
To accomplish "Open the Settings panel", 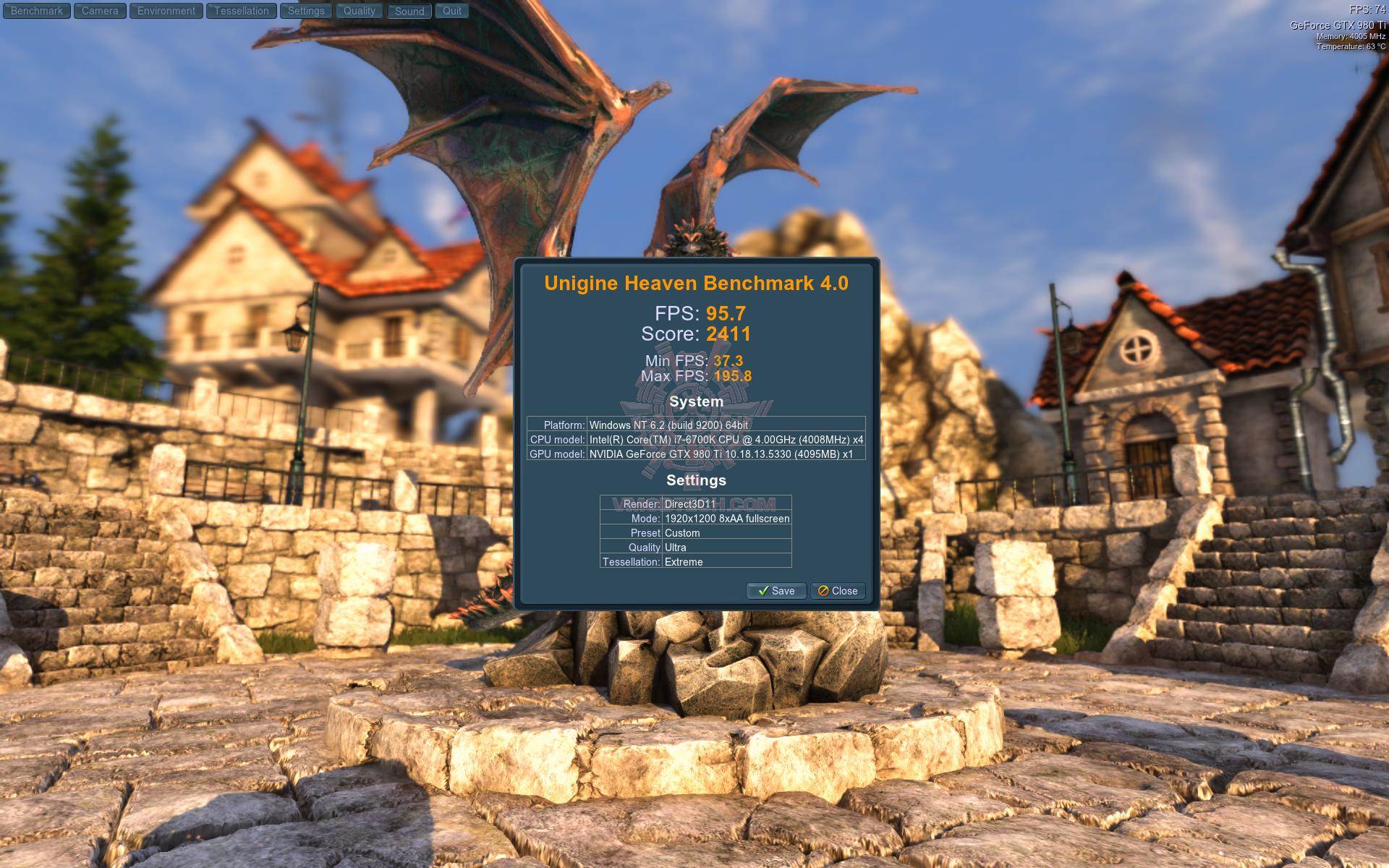I will coord(306,11).
